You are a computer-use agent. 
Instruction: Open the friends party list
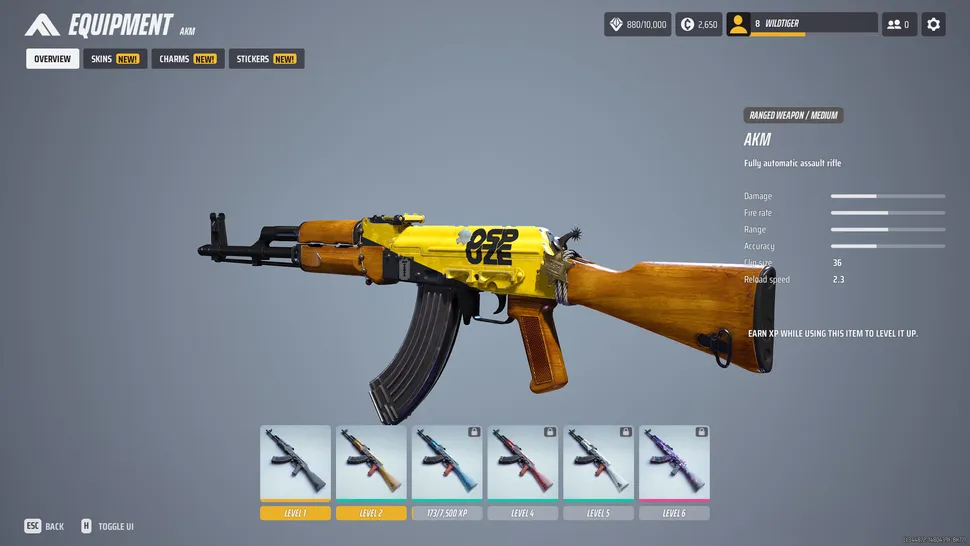pos(899,24)
